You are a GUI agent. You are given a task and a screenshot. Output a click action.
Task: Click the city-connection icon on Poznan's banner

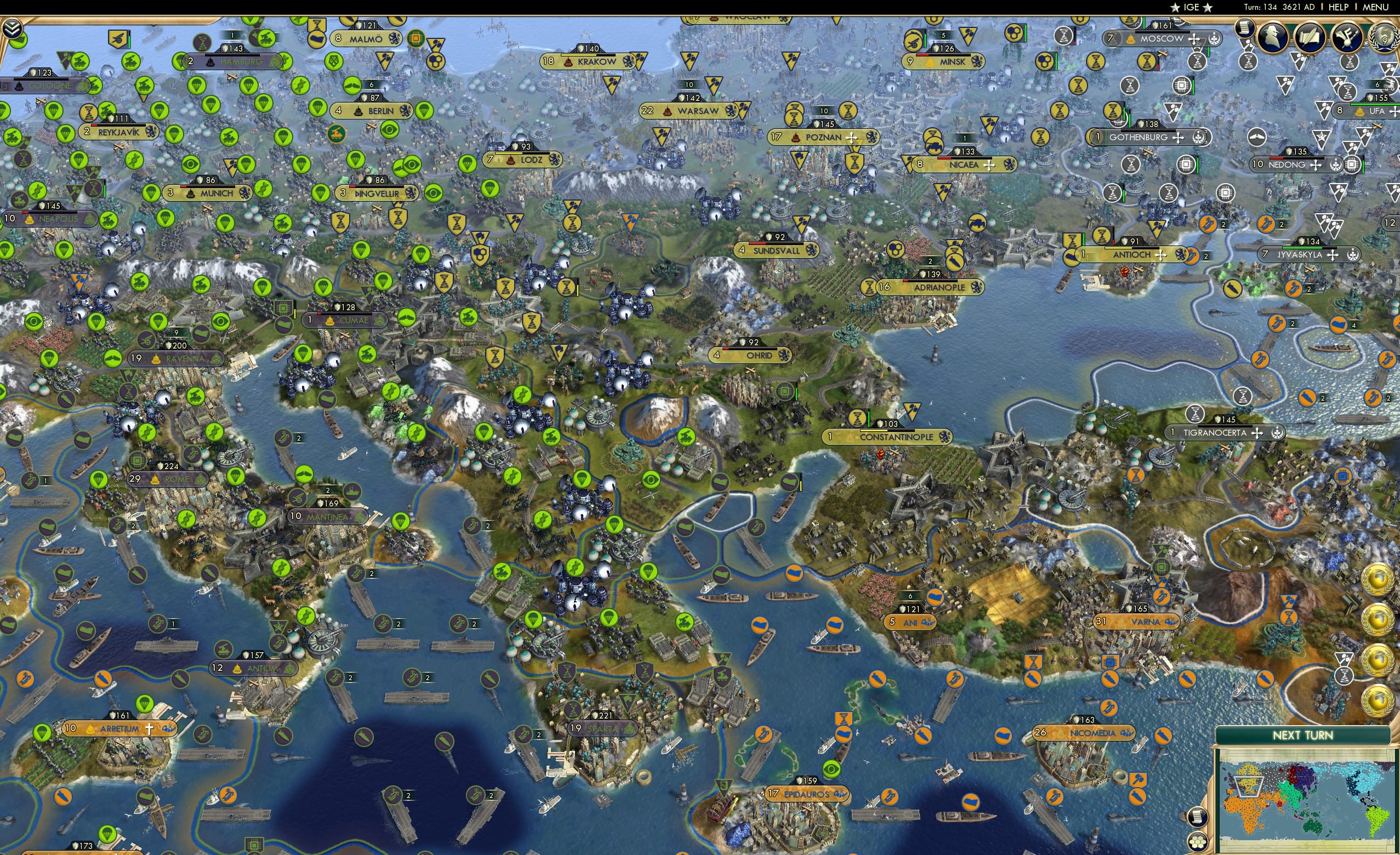coord(852,138)
